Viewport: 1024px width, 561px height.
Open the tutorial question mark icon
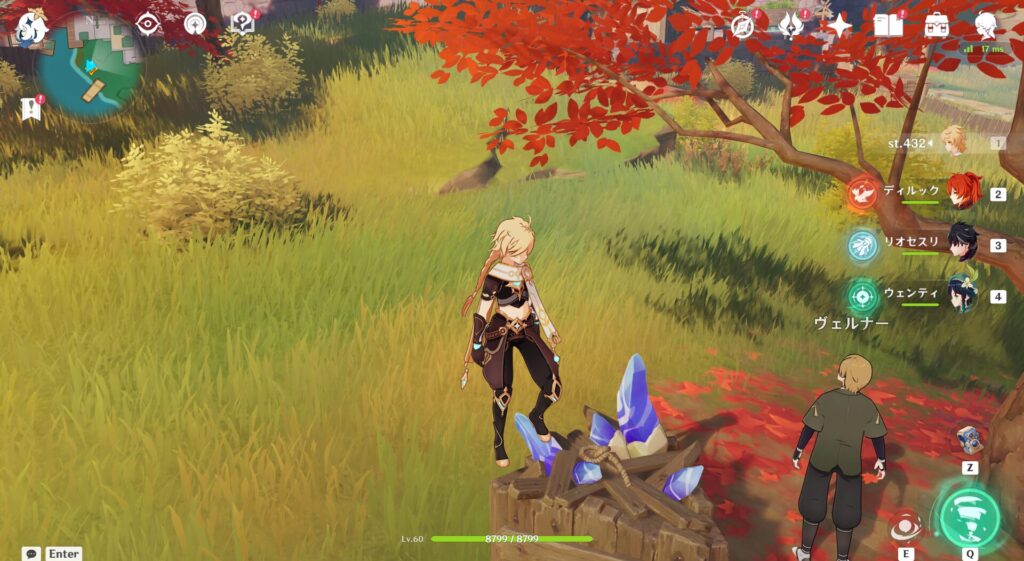click(x=243, y=24)
